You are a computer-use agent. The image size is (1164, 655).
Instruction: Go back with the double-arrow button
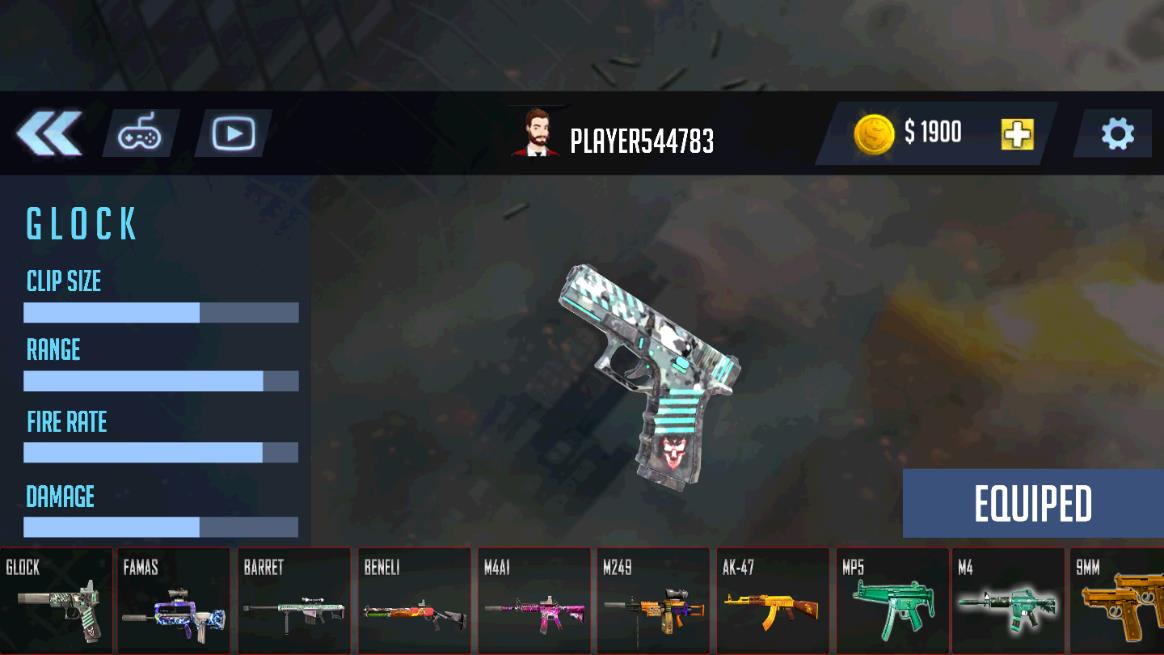[x=48, y=134]
